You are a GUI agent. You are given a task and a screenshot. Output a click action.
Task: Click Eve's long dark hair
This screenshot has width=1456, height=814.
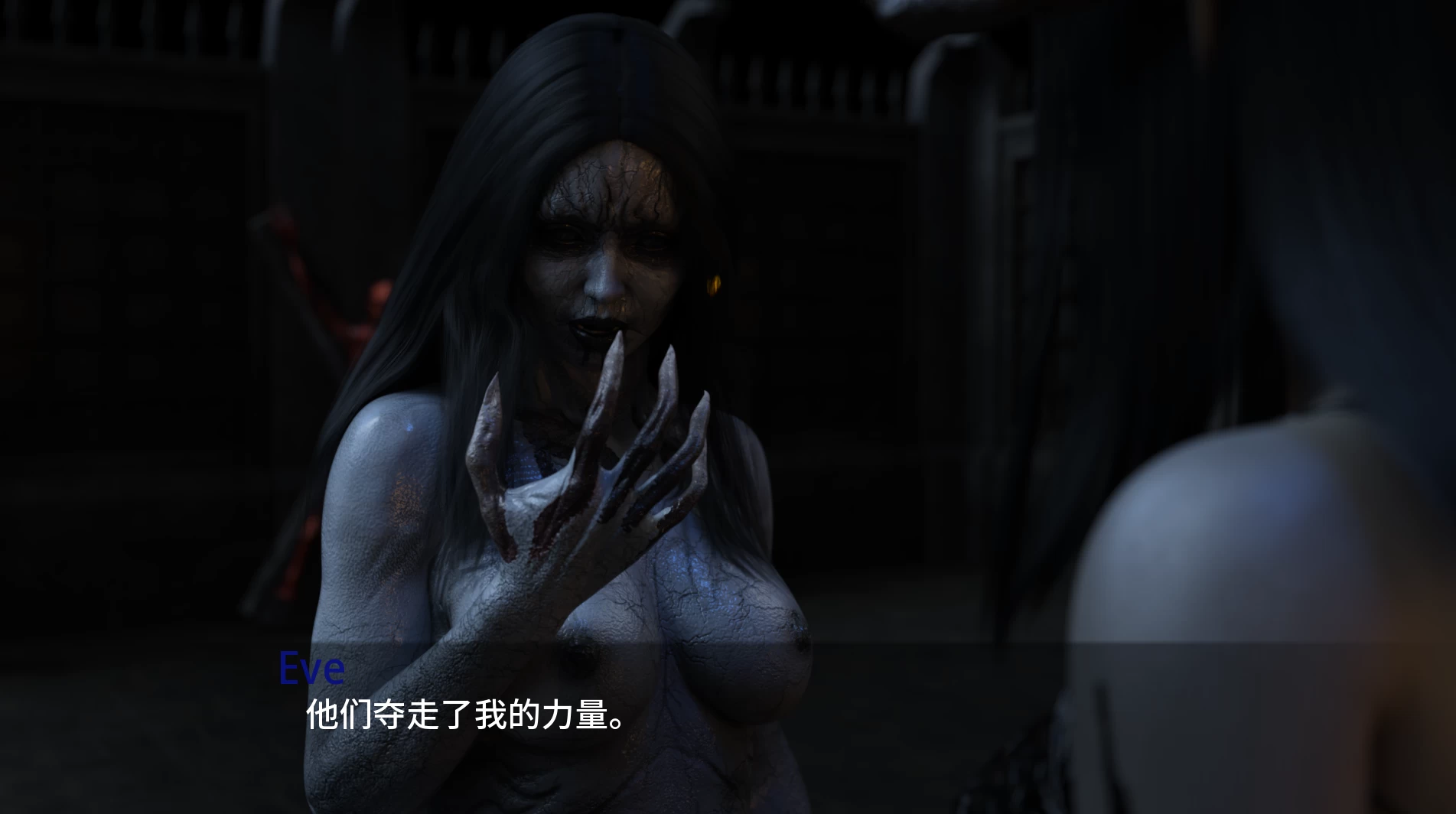(459, 230)
